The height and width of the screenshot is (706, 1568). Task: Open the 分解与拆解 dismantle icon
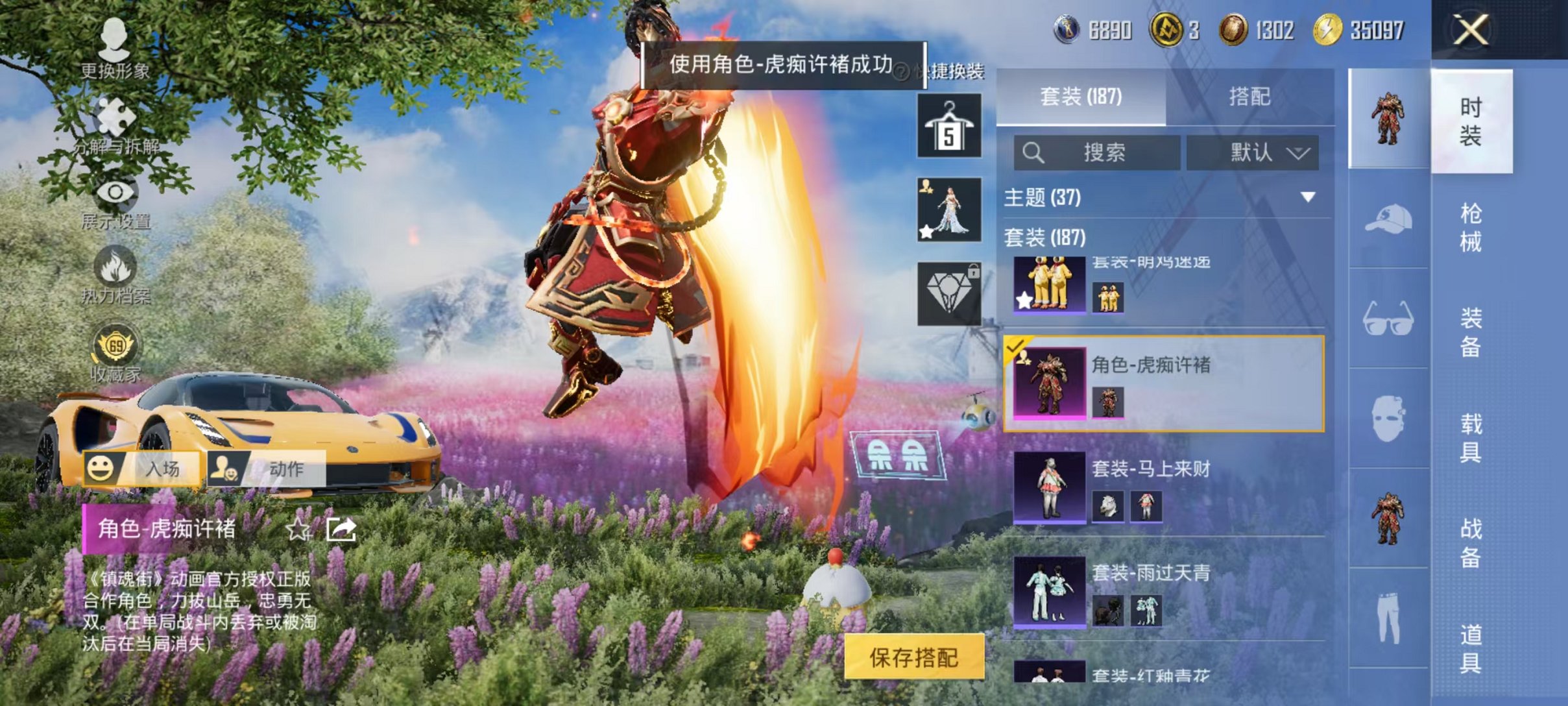tap(115, 117)
